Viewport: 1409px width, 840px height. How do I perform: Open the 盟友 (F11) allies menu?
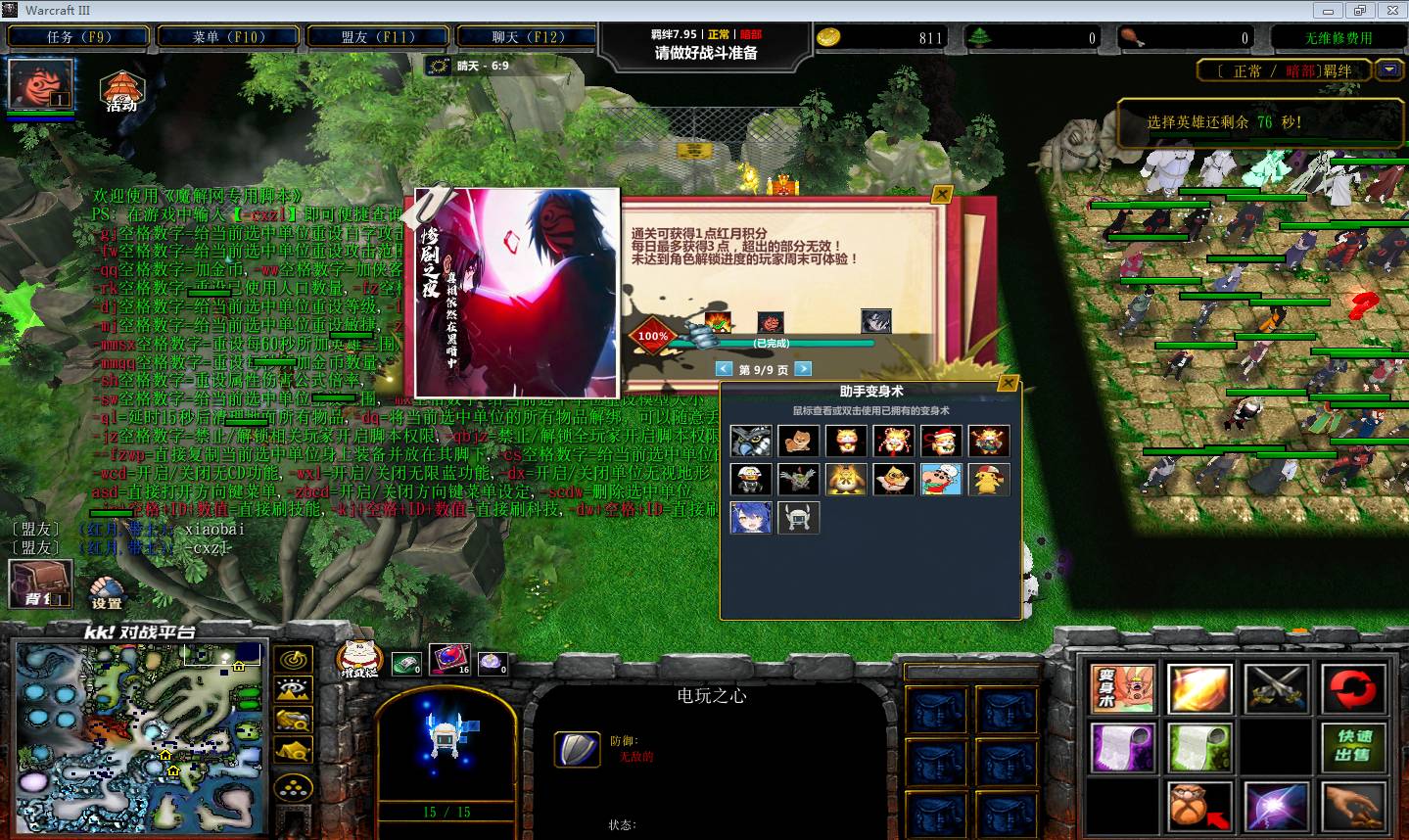coord(378,37)
